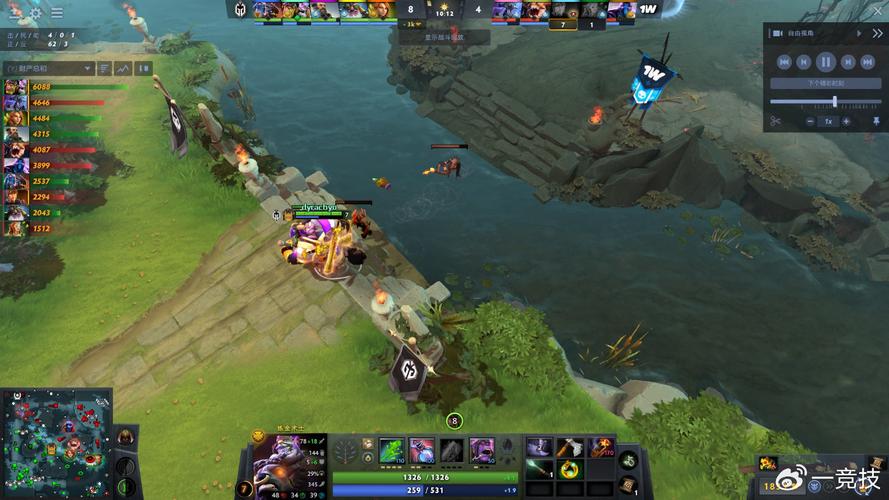This screenshot has width=889, height=500.
Task: Open the settings gear icon
Action: (36, 13)
